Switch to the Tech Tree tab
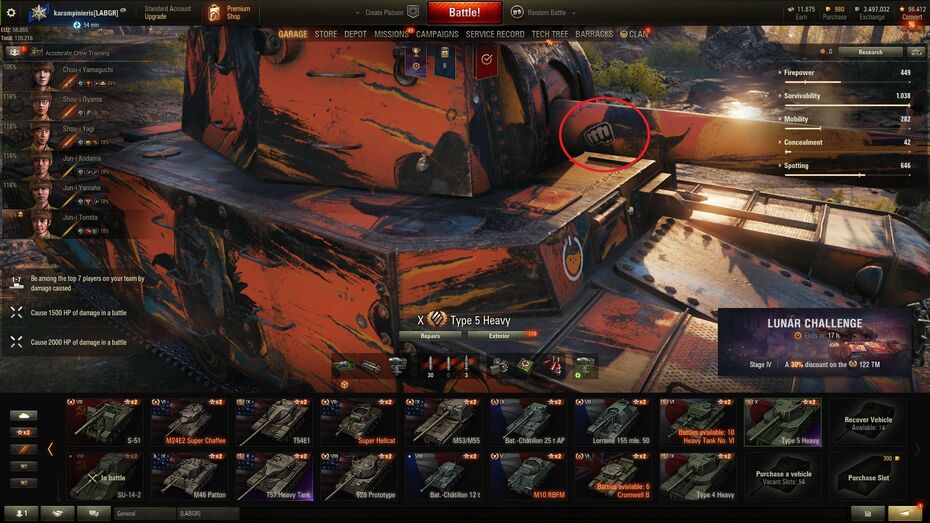The image size is (930, 523). pos(550,34)
